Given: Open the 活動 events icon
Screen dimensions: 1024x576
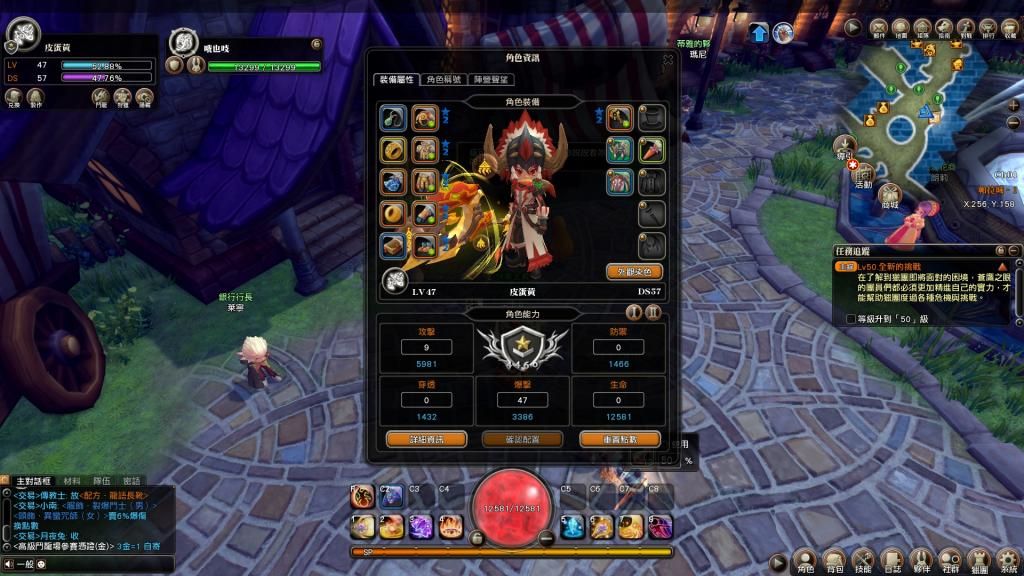Looking at the screenshot, I should [863, 172].
